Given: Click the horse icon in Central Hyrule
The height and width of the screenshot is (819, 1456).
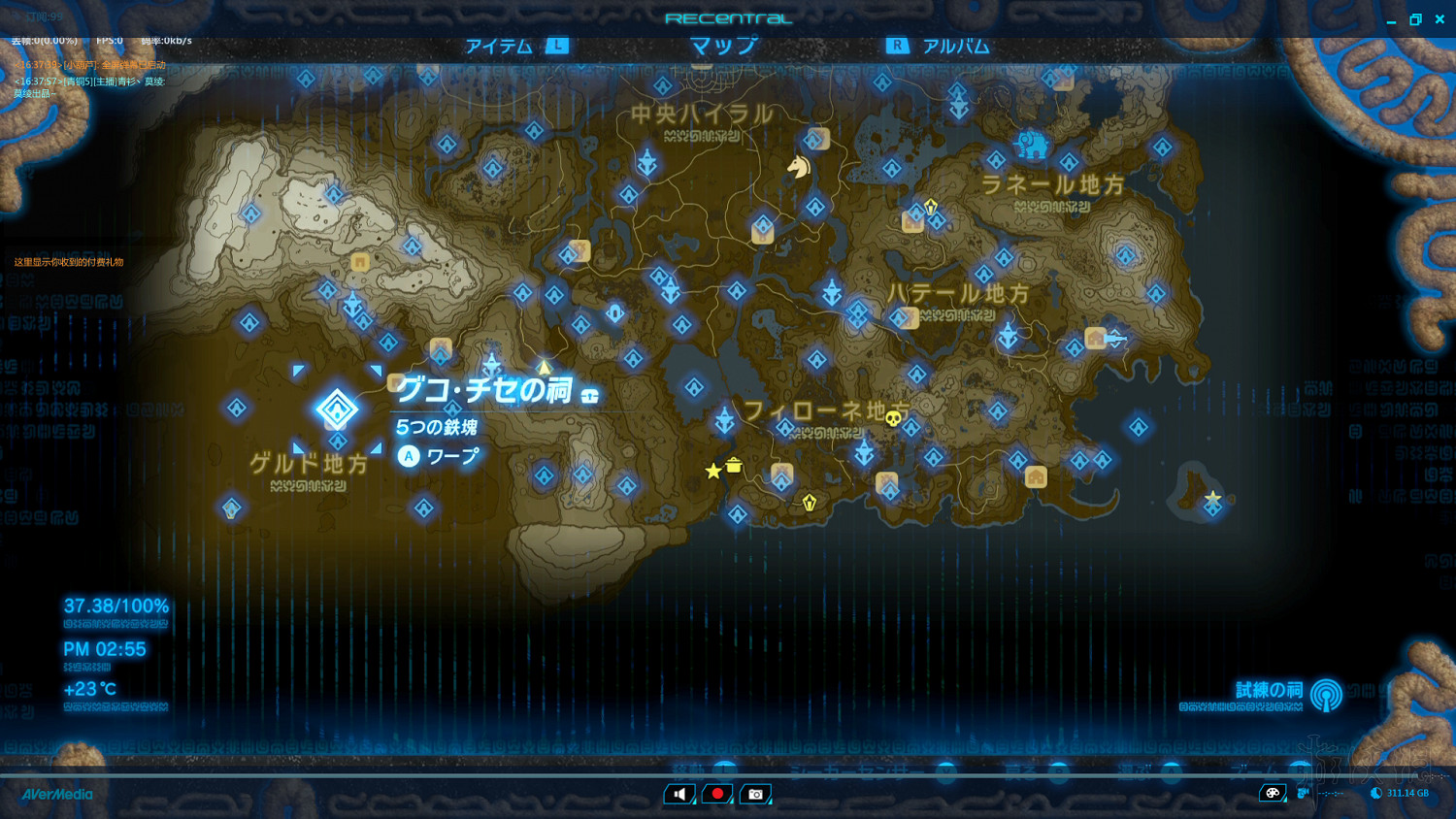Looking at the screenshot, I should click(798, 167).
